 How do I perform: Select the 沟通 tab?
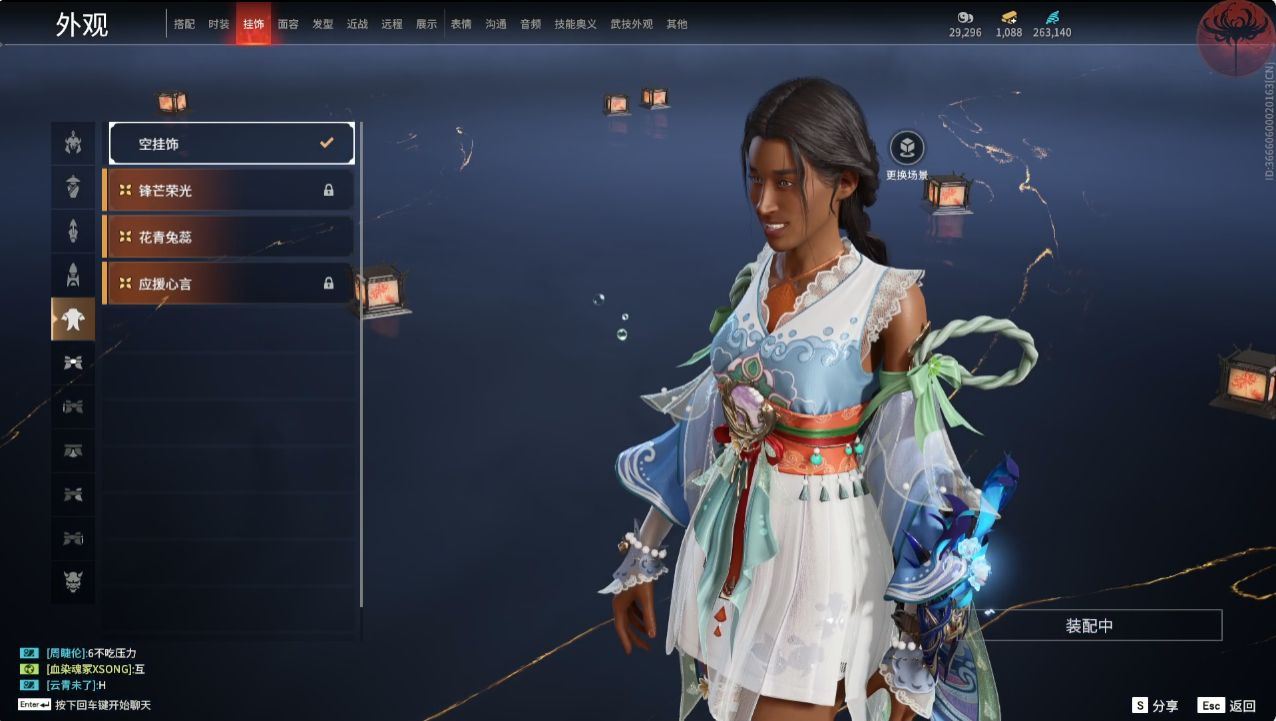496,24
